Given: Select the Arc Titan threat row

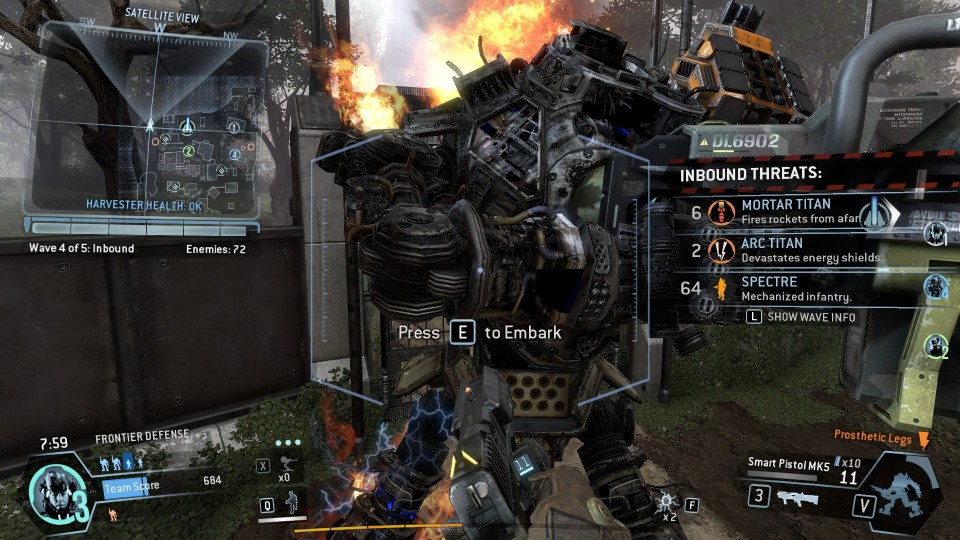Looking at the screenshot, I should point(800,250).
